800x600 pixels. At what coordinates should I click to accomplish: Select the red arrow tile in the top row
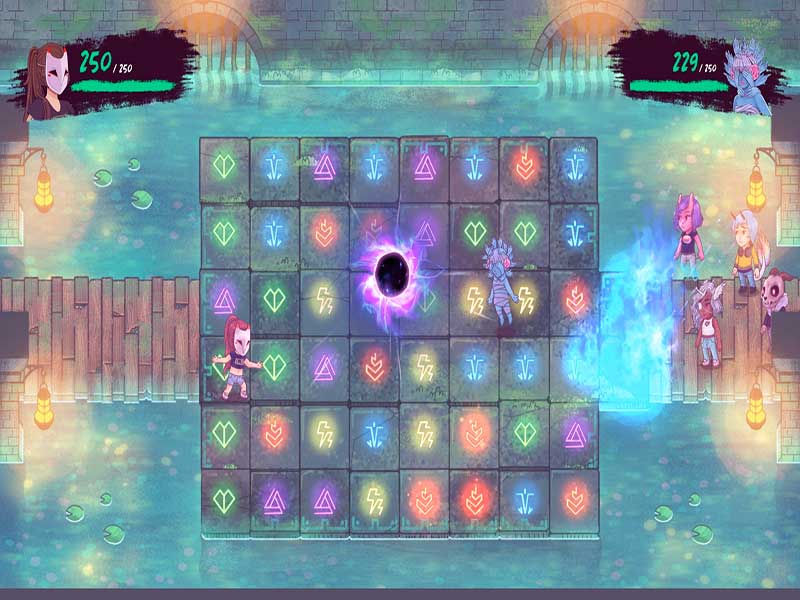click(524, 165)
